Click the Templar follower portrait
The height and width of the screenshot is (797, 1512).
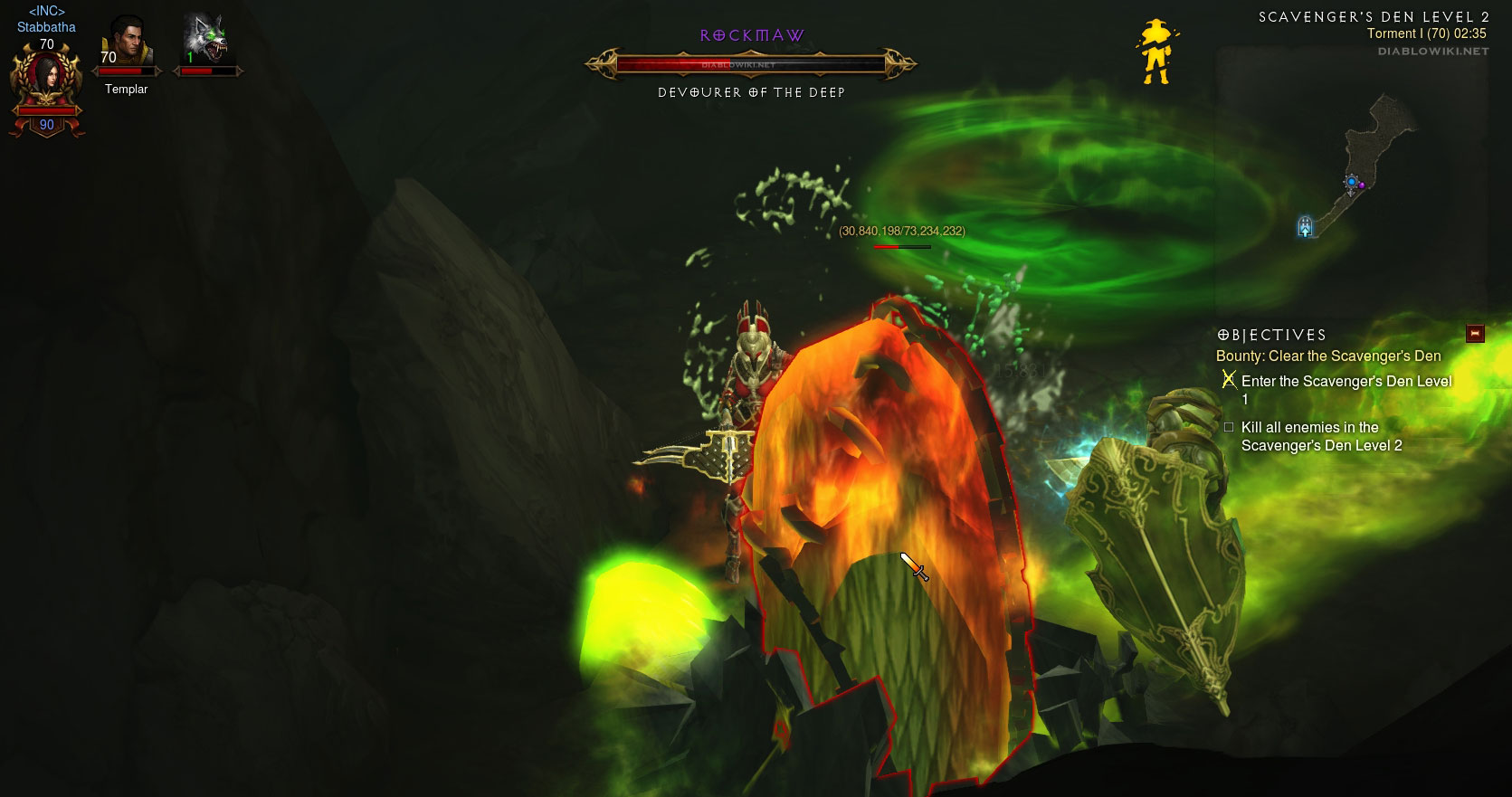[x=126, y=42]
